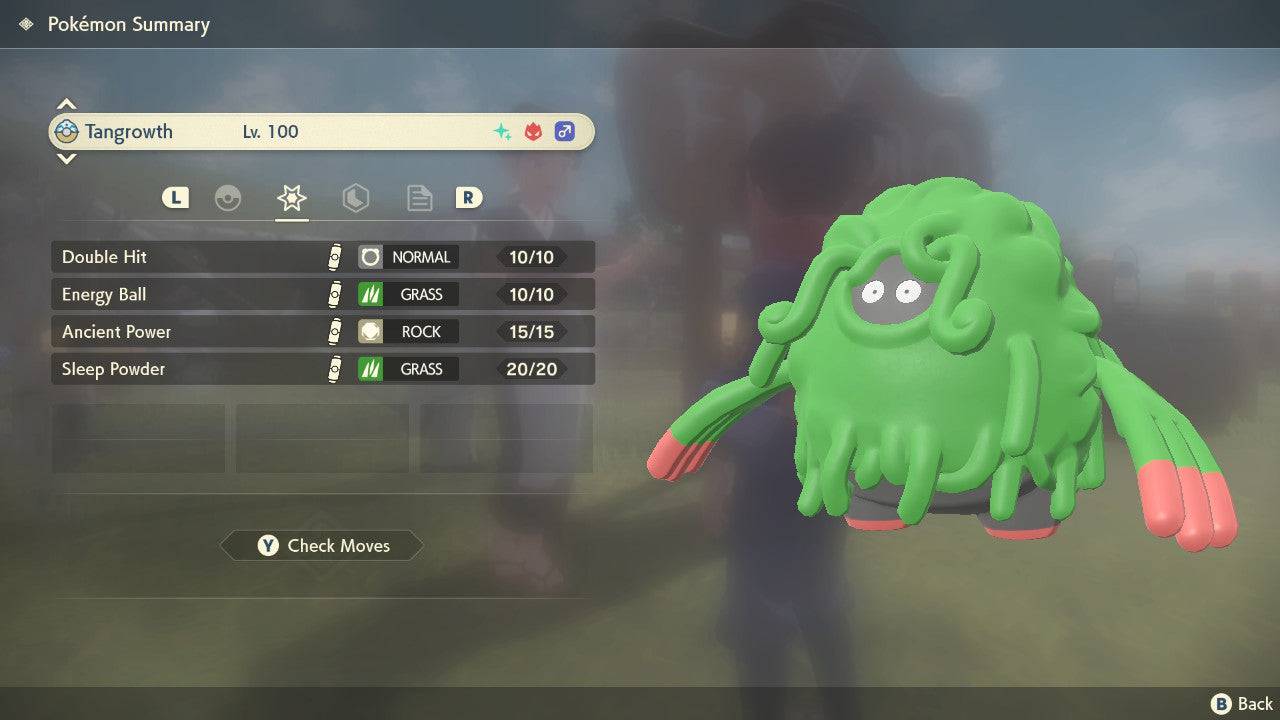The height and width of the screenshot is (720, 1280).
Task: Show next Pokémon with down arrow
Action: pyautogui.click(x=66, y=159)
